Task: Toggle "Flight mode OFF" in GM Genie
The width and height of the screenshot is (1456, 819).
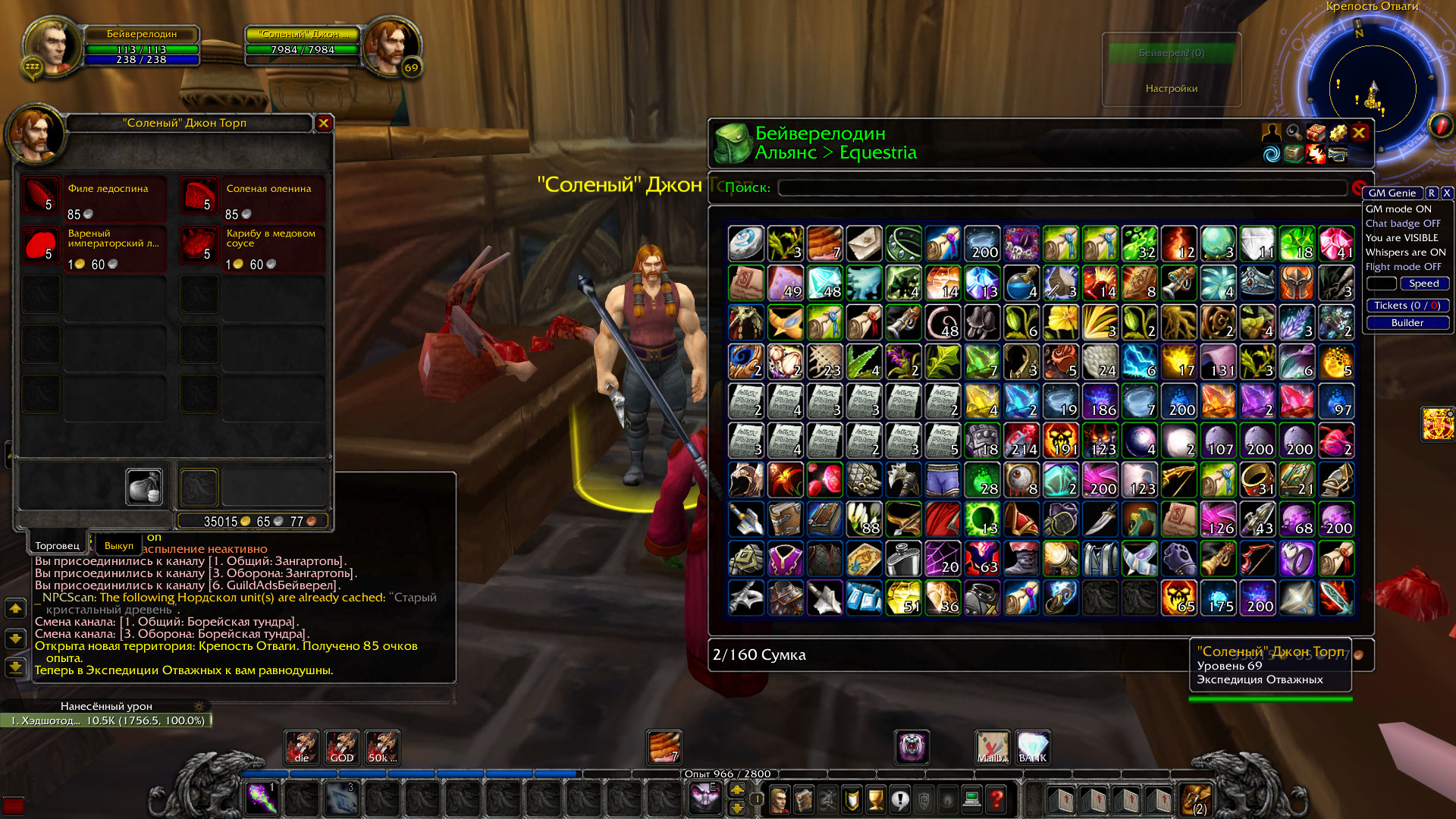Action: [x=1404, y=267]
